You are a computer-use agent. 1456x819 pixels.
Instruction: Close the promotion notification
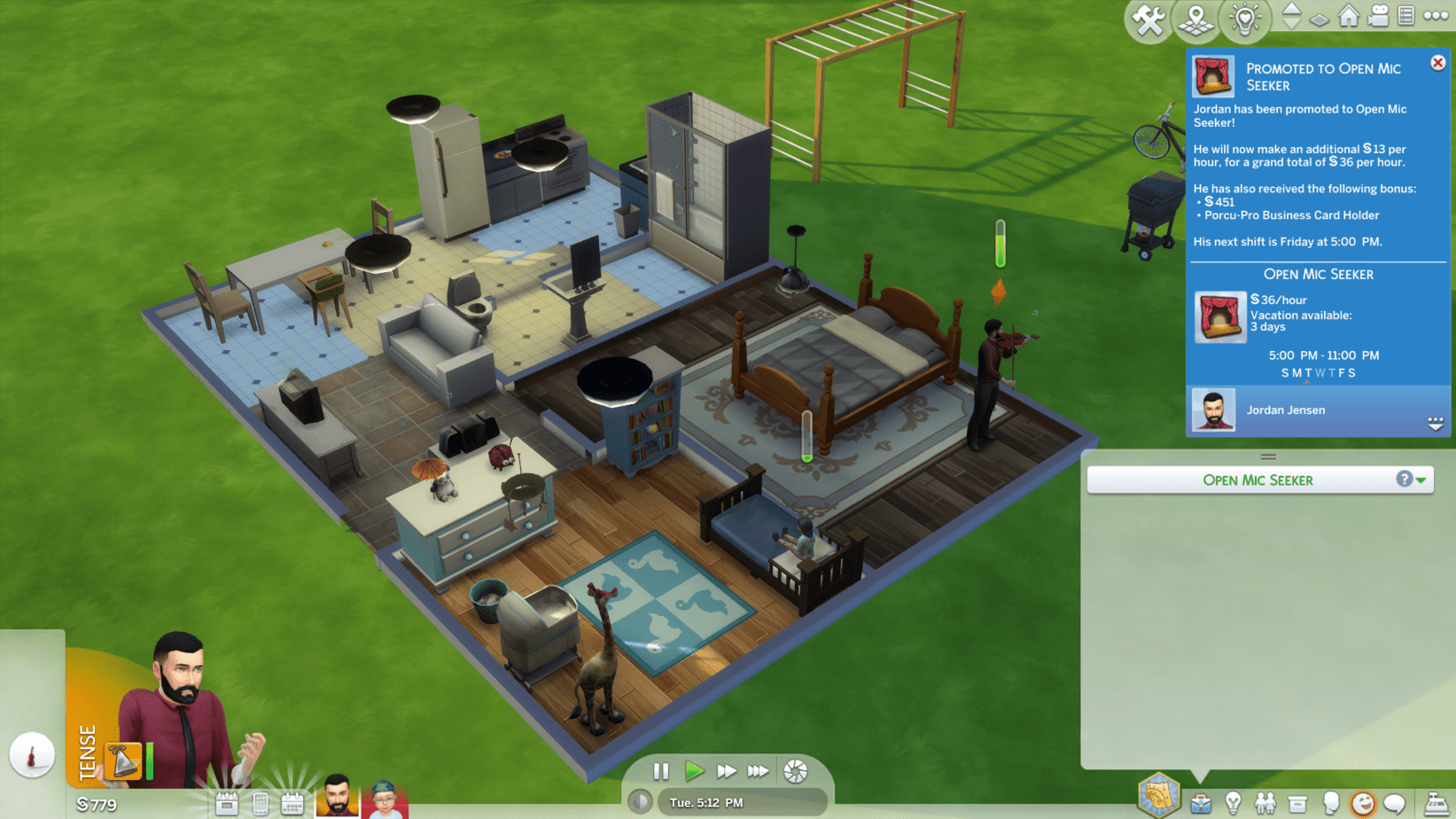pos(1437,63)
